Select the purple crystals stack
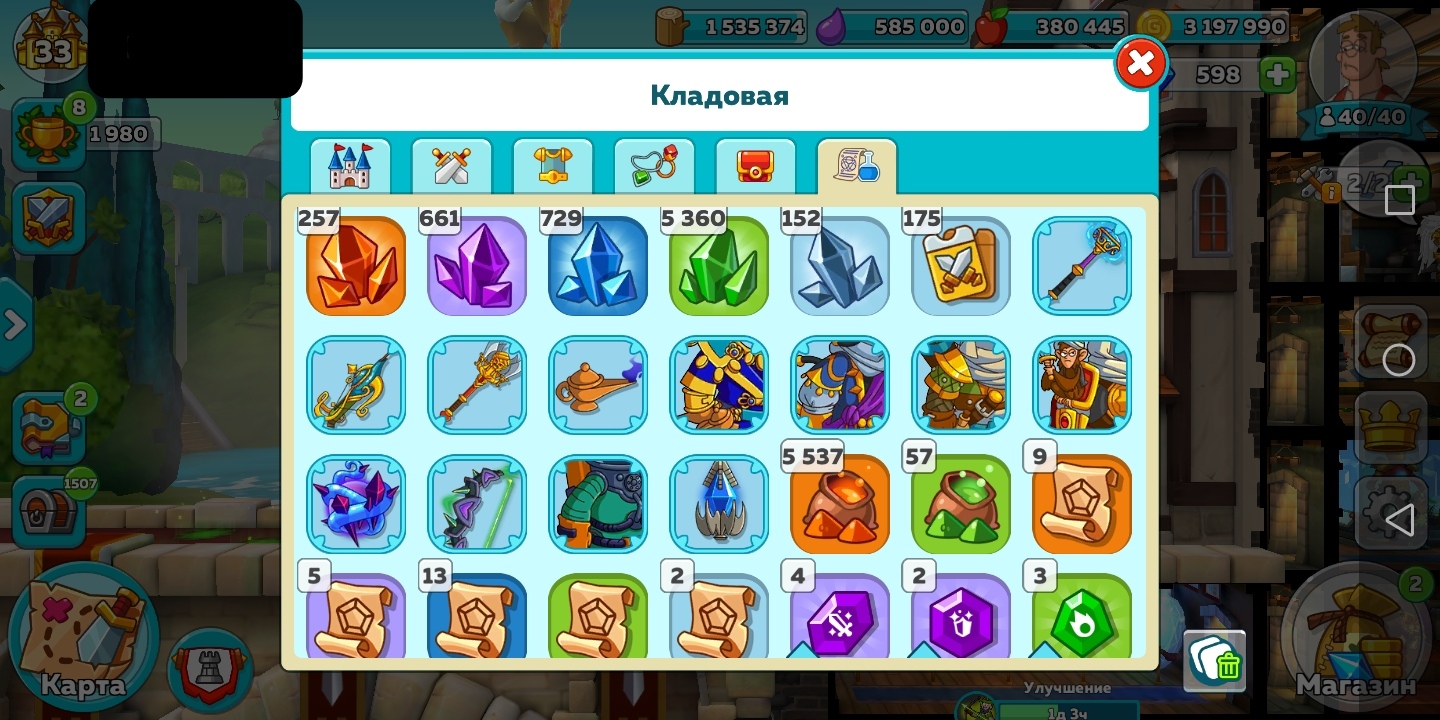The width and height of the screenshot is (1440, 720). coord(477,266)
